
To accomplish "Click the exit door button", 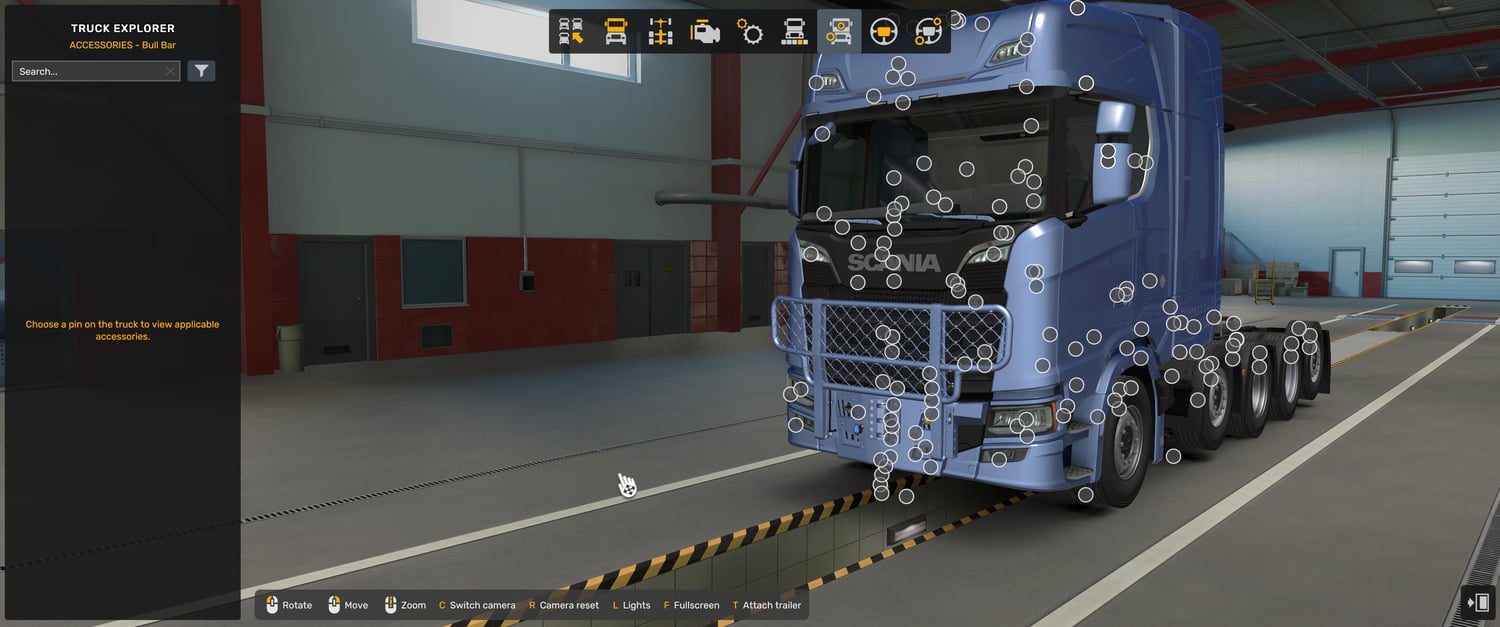I will (1476, 602).
